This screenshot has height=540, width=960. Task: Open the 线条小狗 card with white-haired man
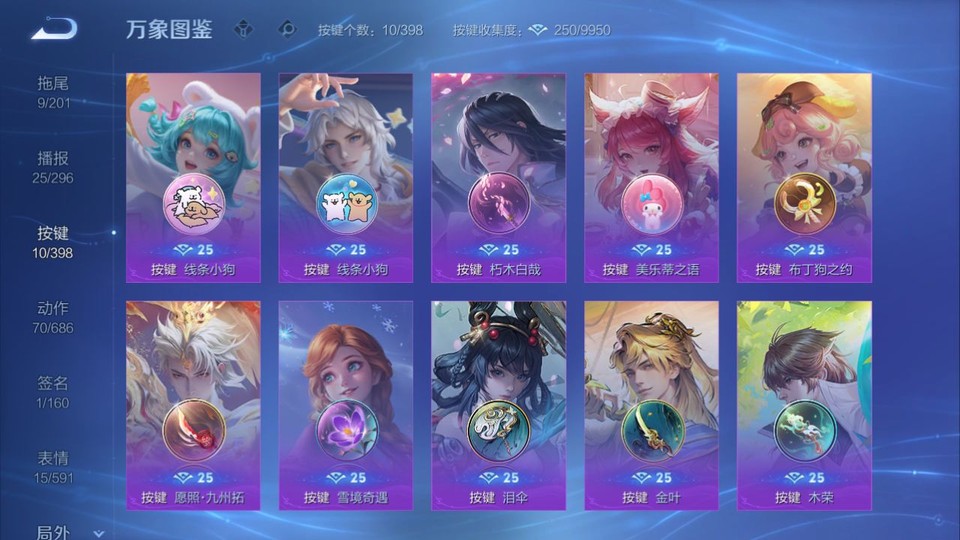(x=345, y=178)
